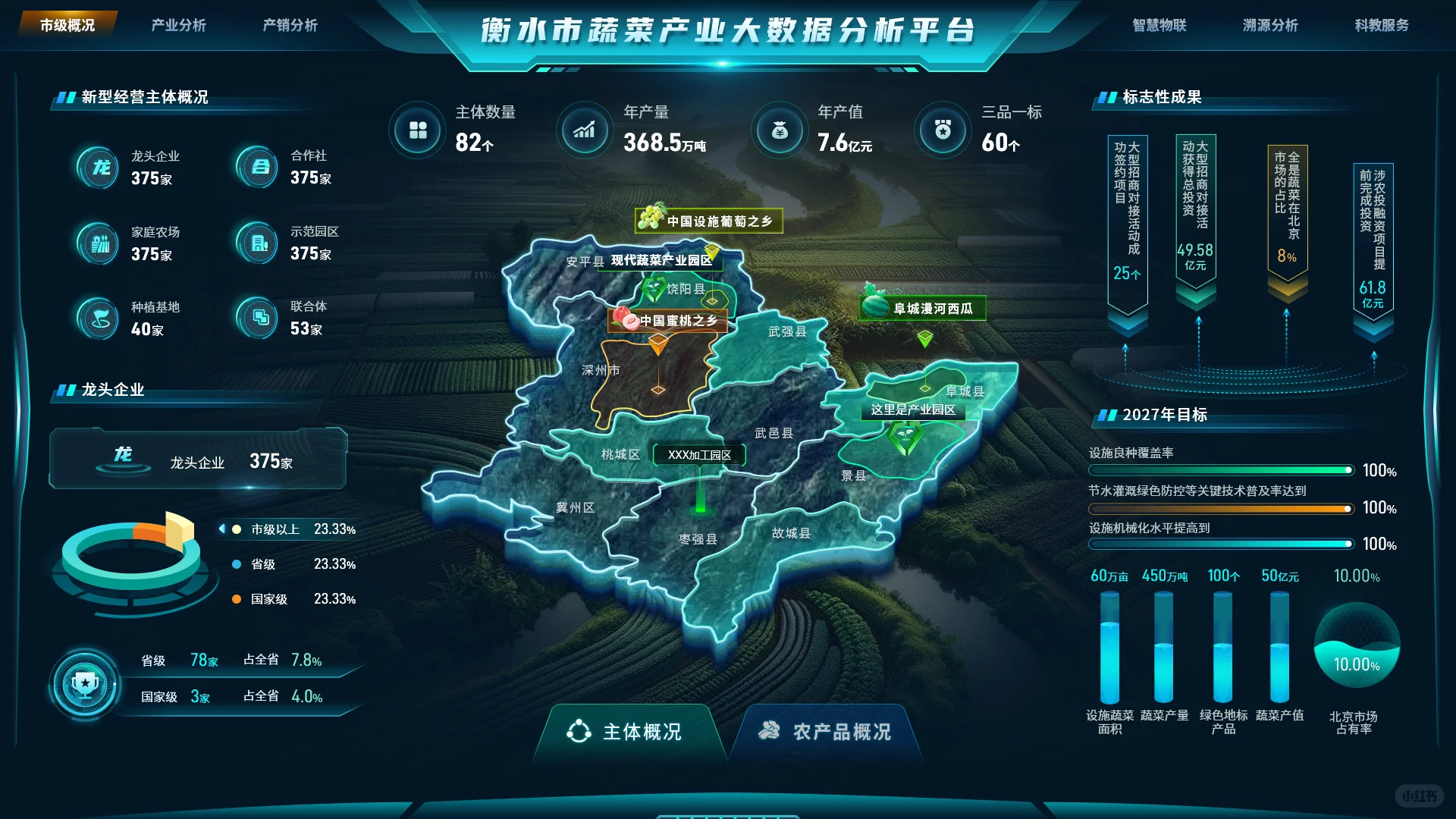Click the 中国蜜桃之乡 map label
Image resolution: width=1456 pixels, height=819 pixels.
[667, 321]
